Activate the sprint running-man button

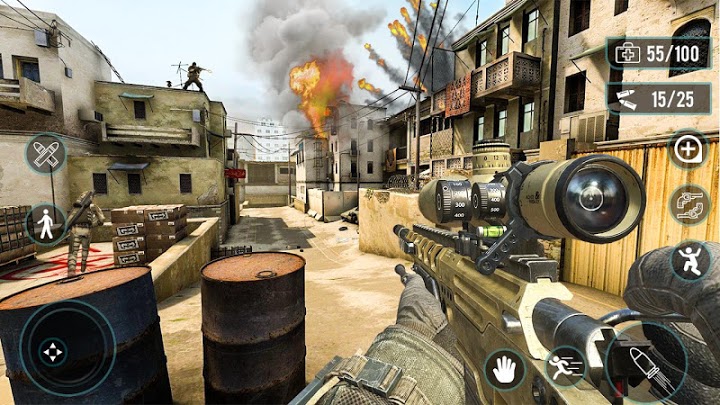click(x=564, y=367)
